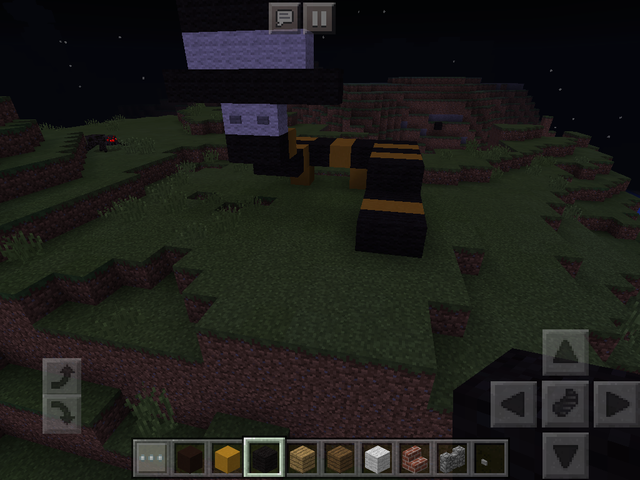Select the black block hotbar slot

click(265, 458)
